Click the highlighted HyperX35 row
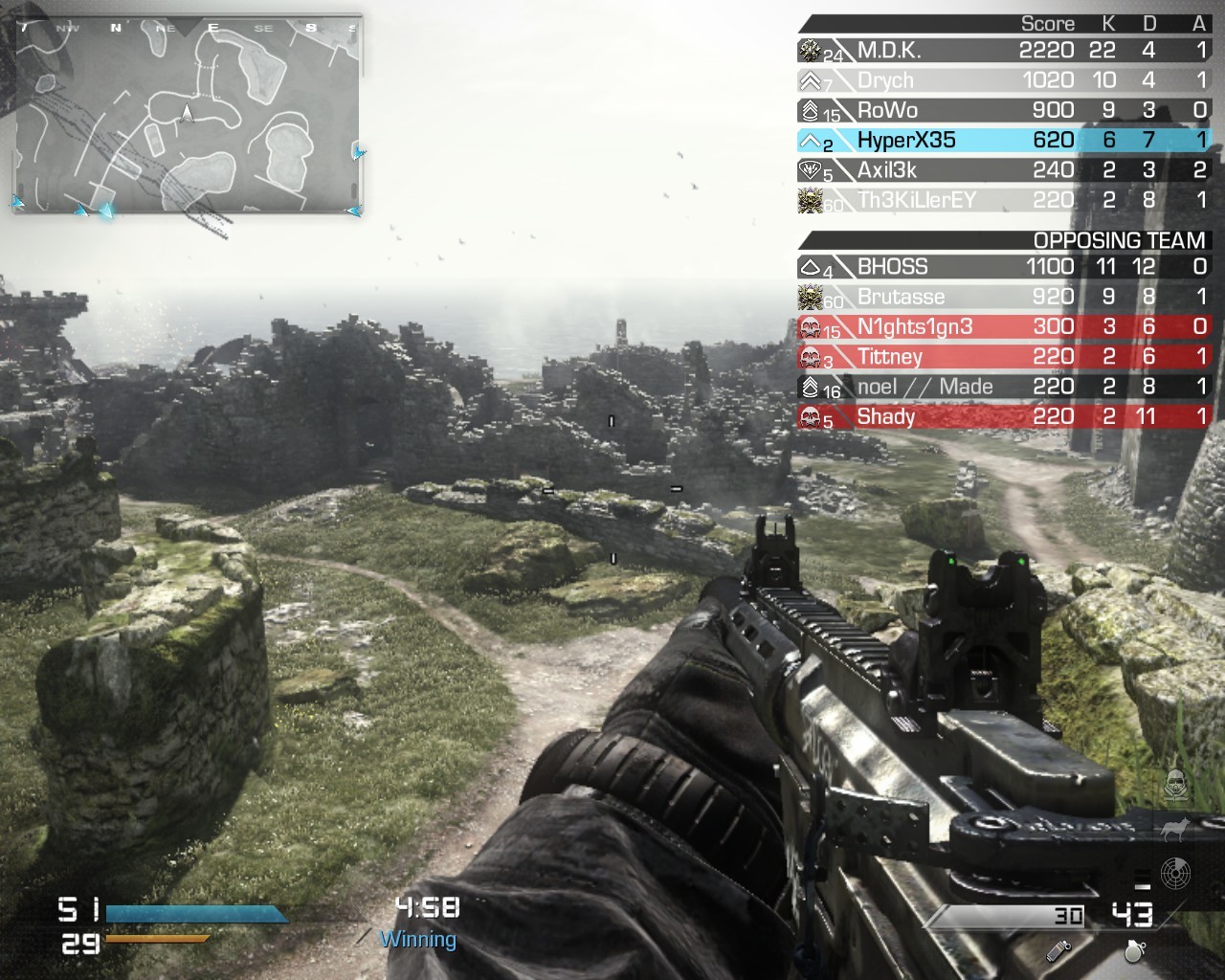The image size is (1225, 980). coord(1003,141)
